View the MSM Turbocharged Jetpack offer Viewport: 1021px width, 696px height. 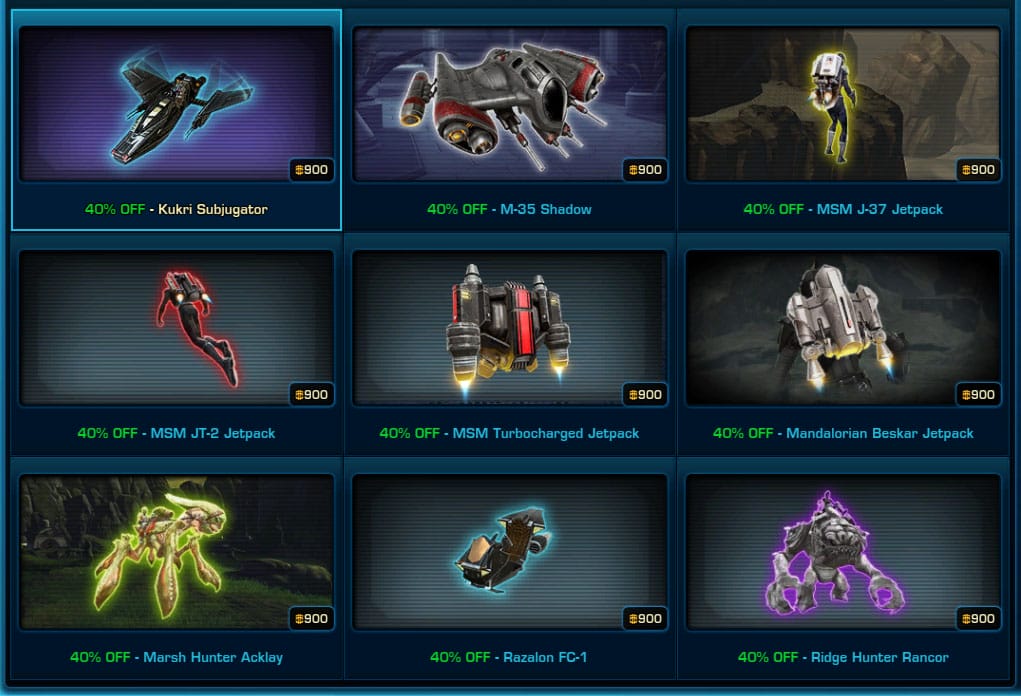[510, 328]
